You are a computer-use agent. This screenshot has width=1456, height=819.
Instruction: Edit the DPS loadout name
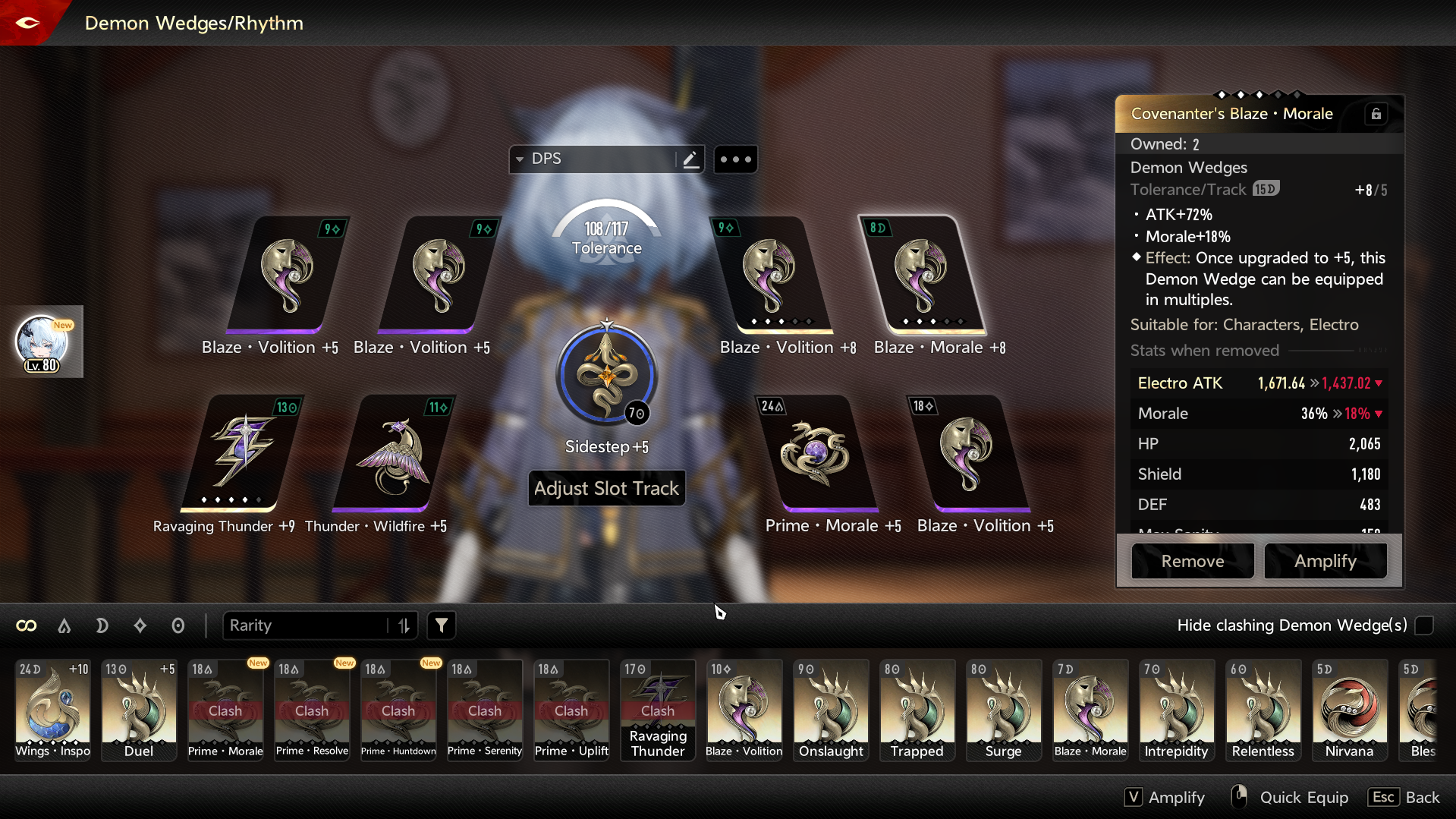click(x=690, y=159)
